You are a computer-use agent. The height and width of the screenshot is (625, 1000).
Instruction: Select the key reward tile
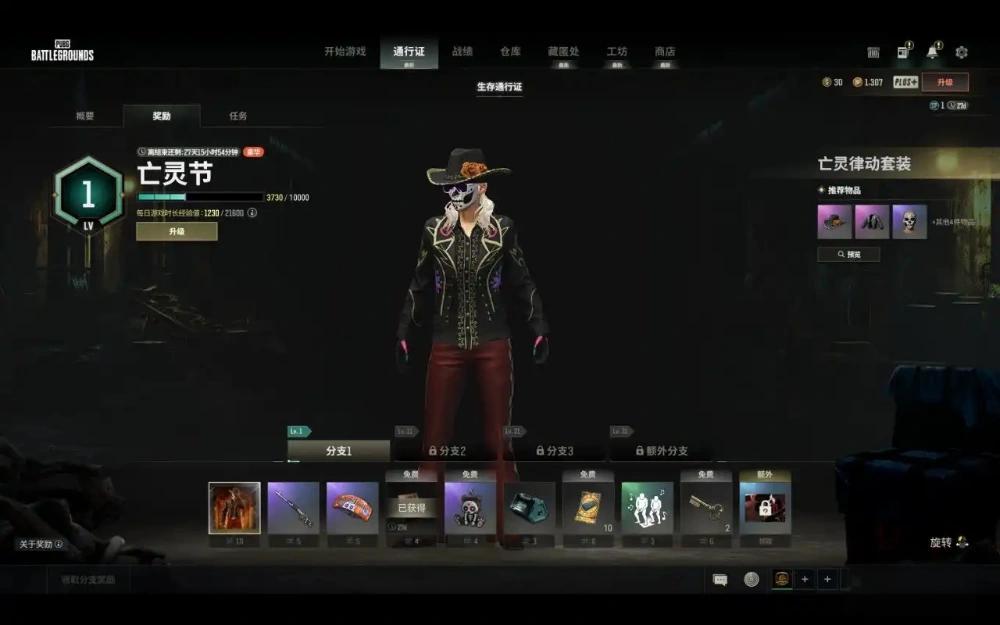click(706, 508)
